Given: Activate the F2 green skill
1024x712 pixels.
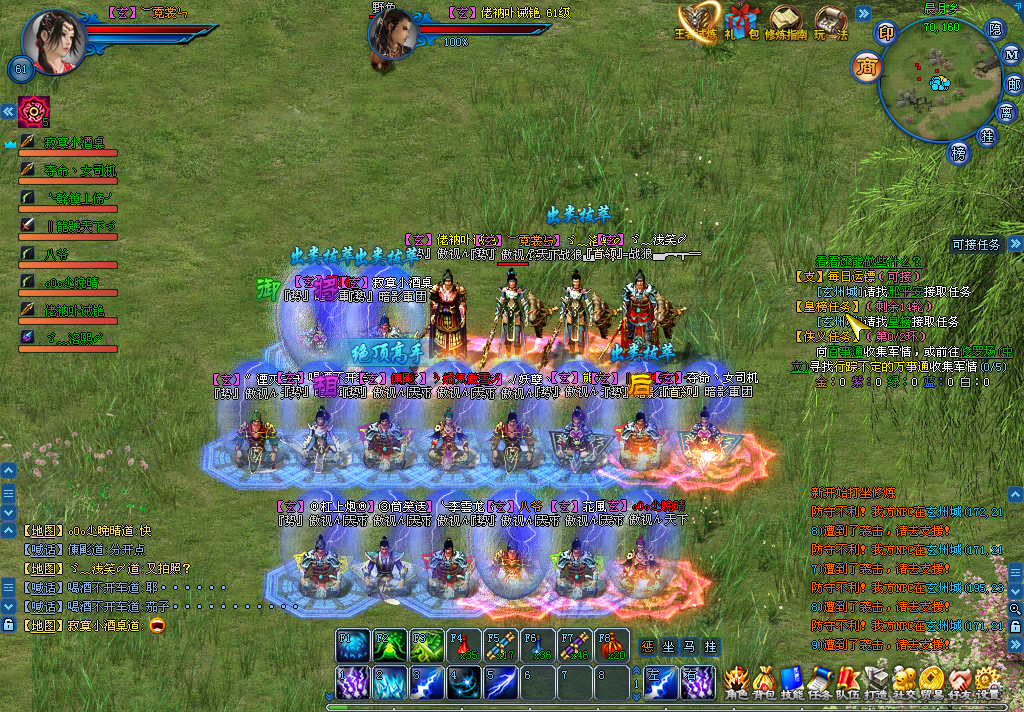Looking at the screenshot, I should [388, 645].
